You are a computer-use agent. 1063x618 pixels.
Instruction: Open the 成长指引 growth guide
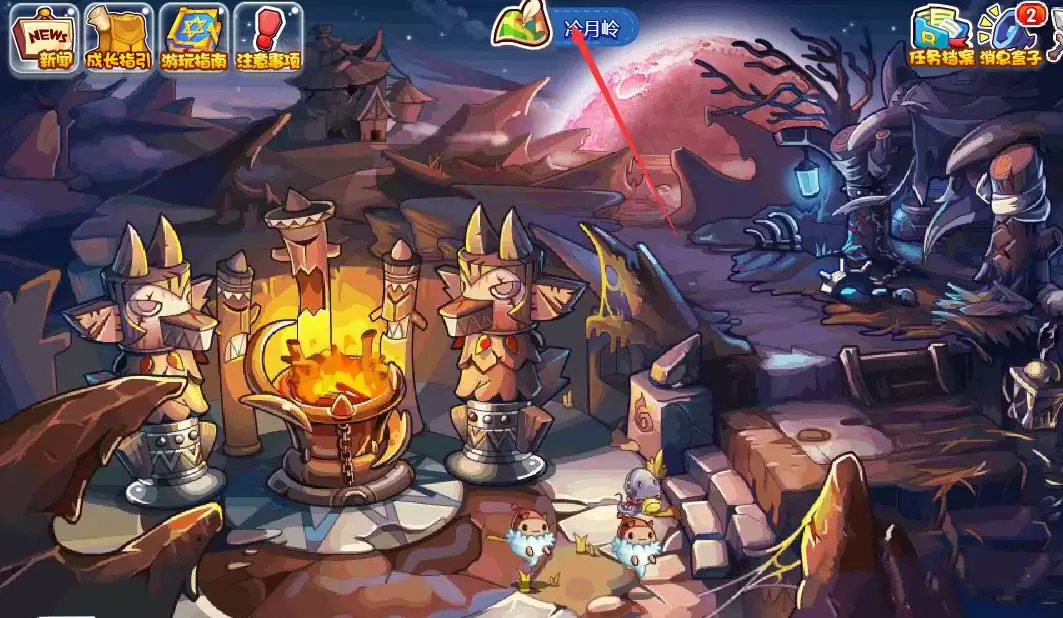click(117, 39)
